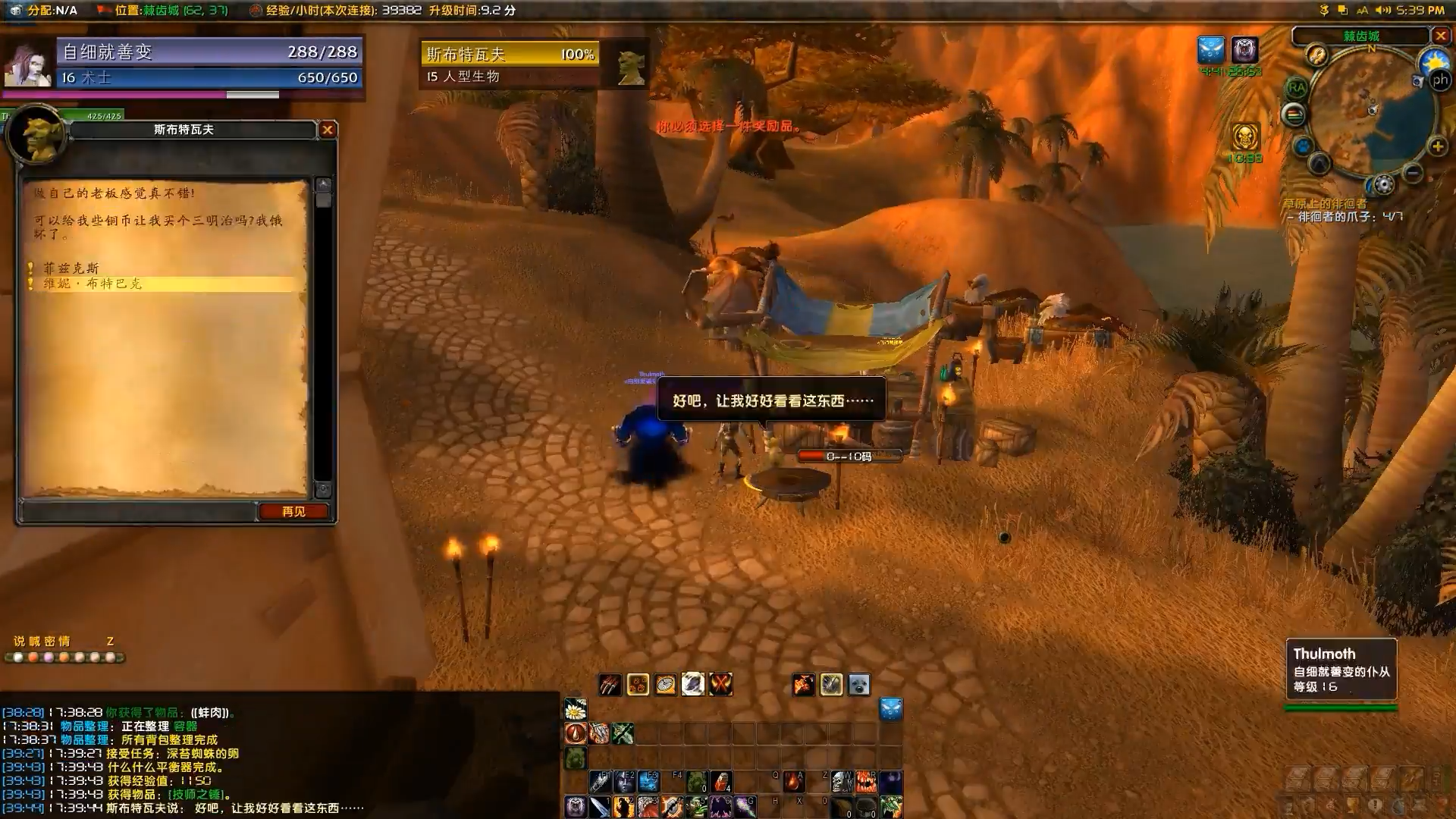
Task: Open the gear settings button near minimap
Action: click(1384, 184)
